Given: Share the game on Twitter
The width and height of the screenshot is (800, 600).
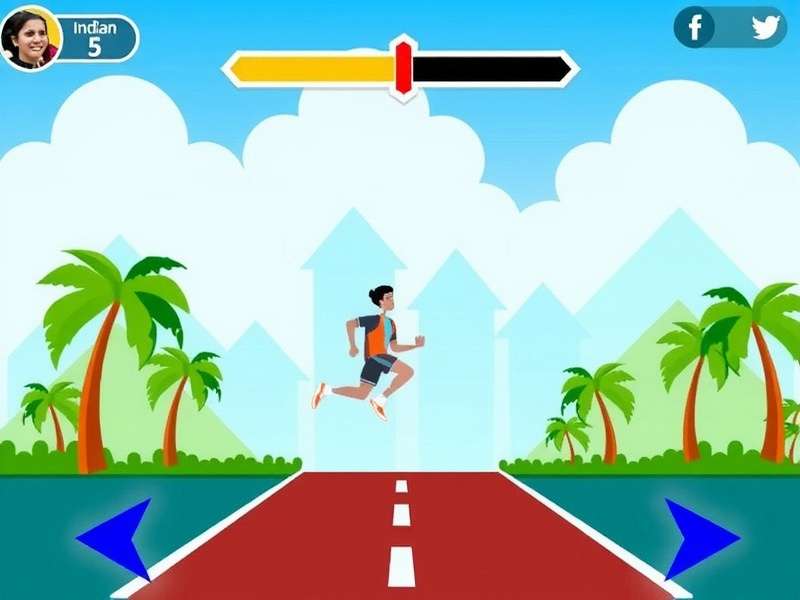Looking at the screenshot, I should (765, 27).
